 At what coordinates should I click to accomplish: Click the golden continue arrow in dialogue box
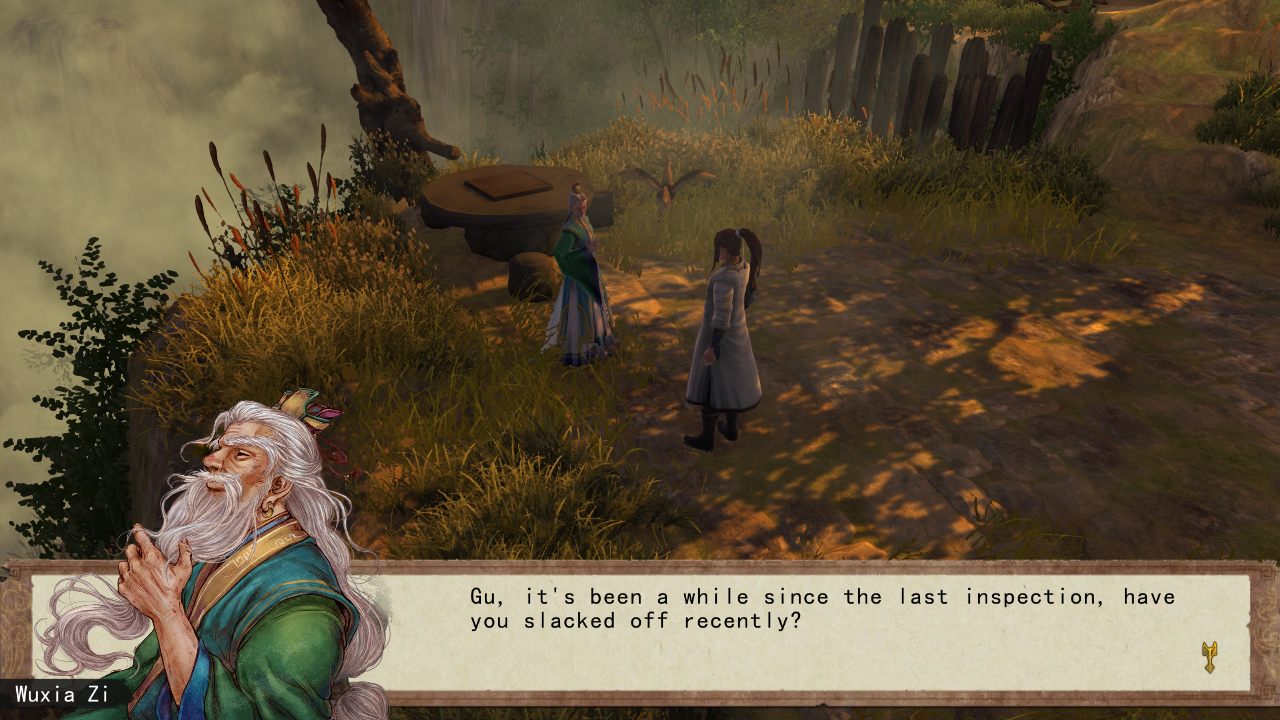[x=1209, y=657]
